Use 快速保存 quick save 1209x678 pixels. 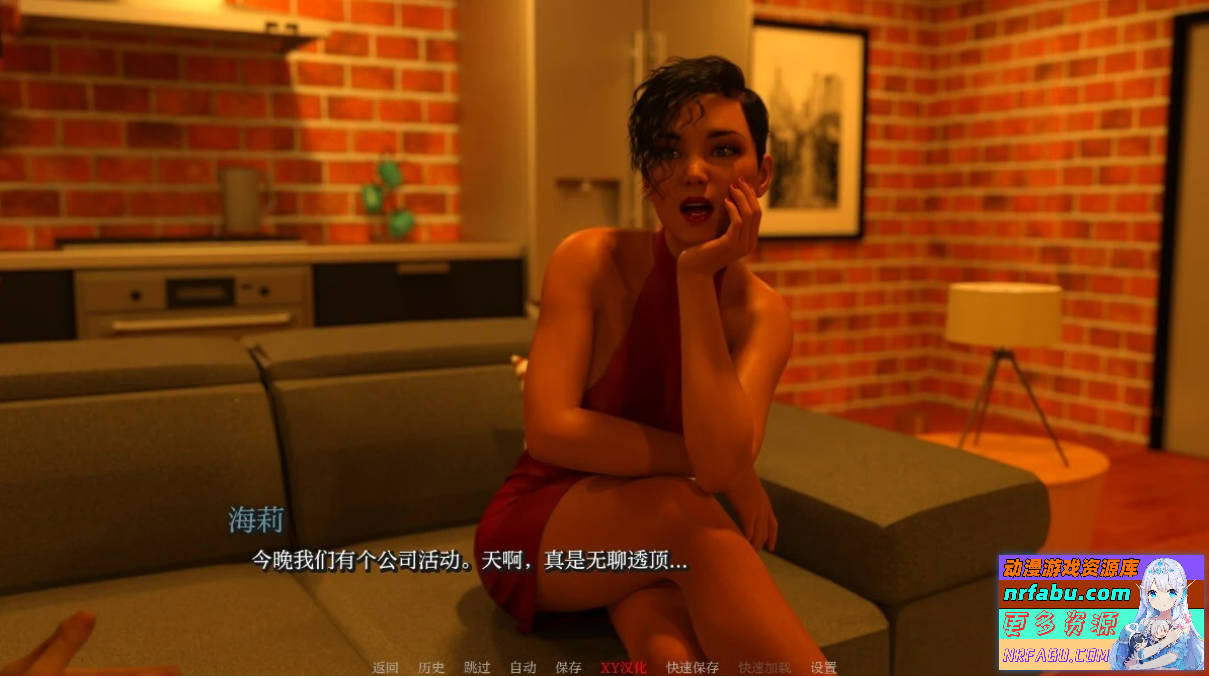click(692, 667)
